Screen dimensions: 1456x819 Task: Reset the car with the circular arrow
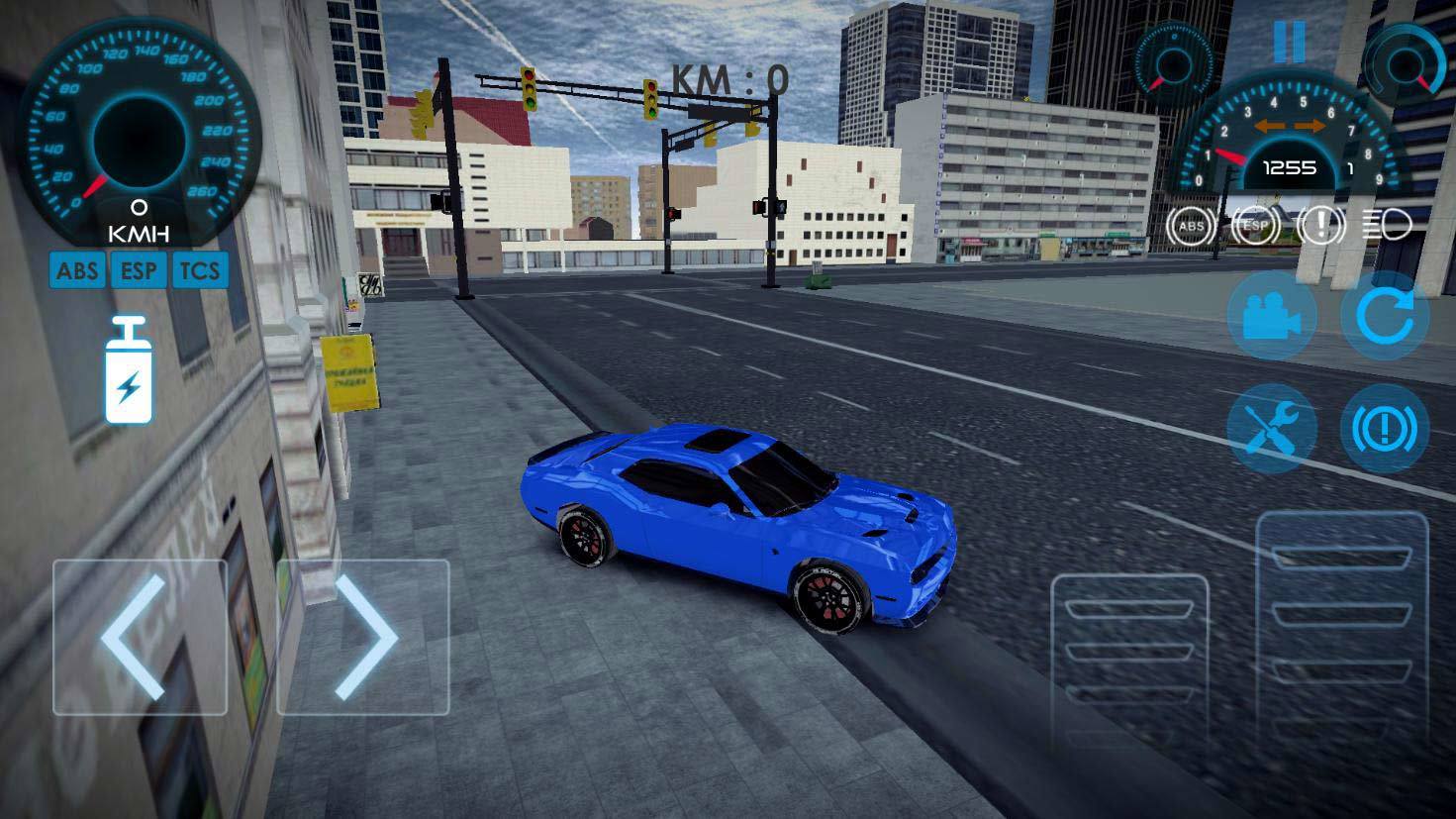1385,317
